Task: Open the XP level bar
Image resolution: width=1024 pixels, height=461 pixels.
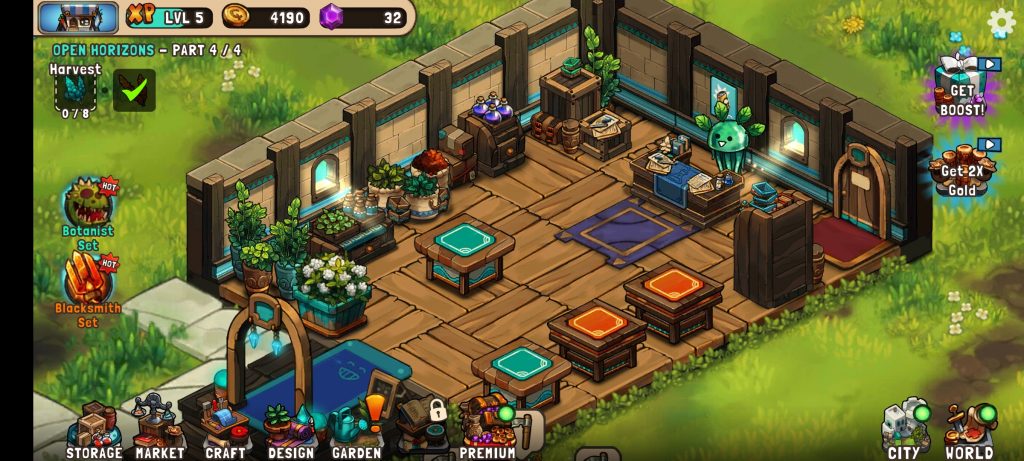Action: [x=168, y=17]
